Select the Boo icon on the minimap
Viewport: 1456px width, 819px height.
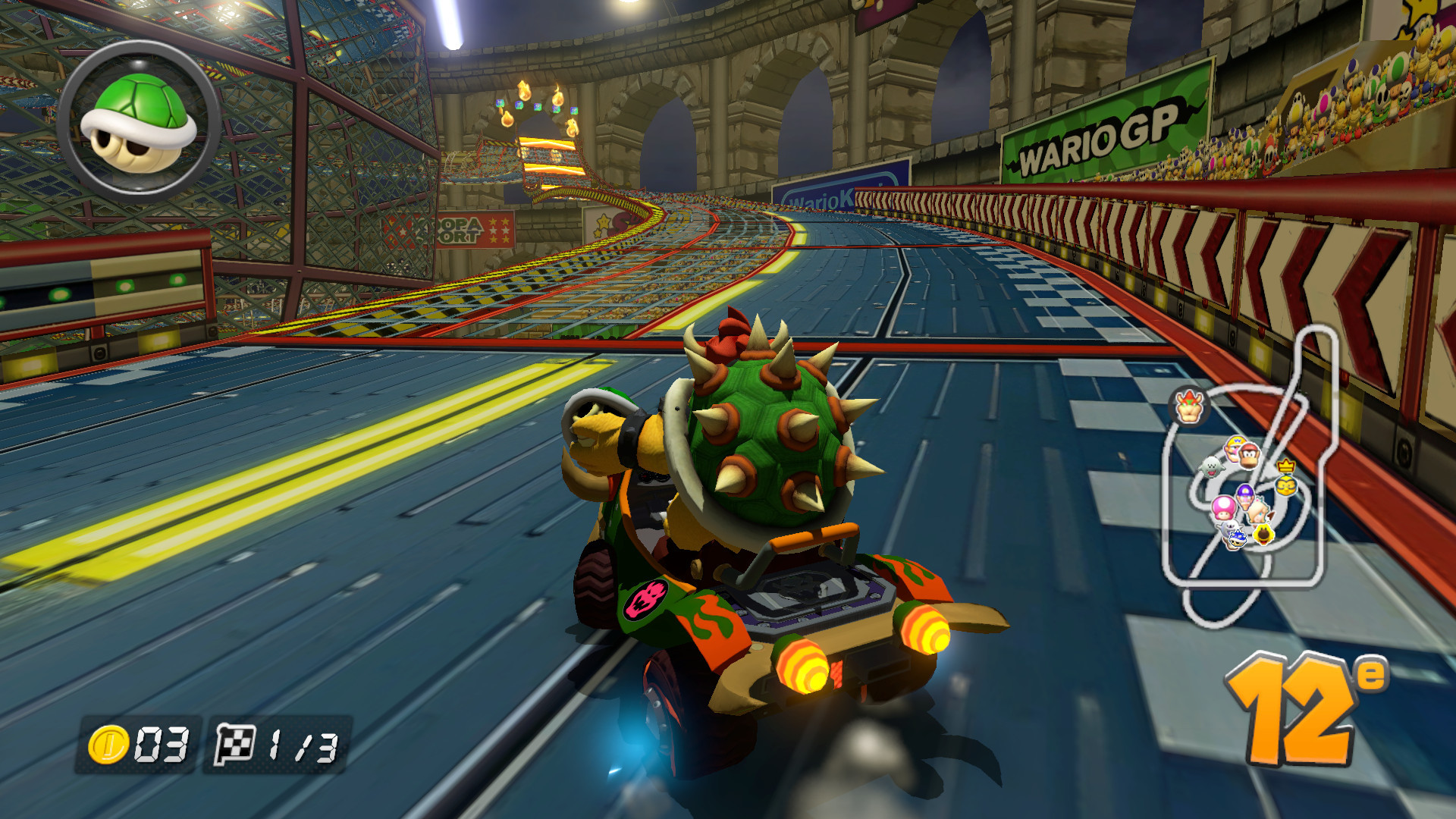coord(1211,466)
